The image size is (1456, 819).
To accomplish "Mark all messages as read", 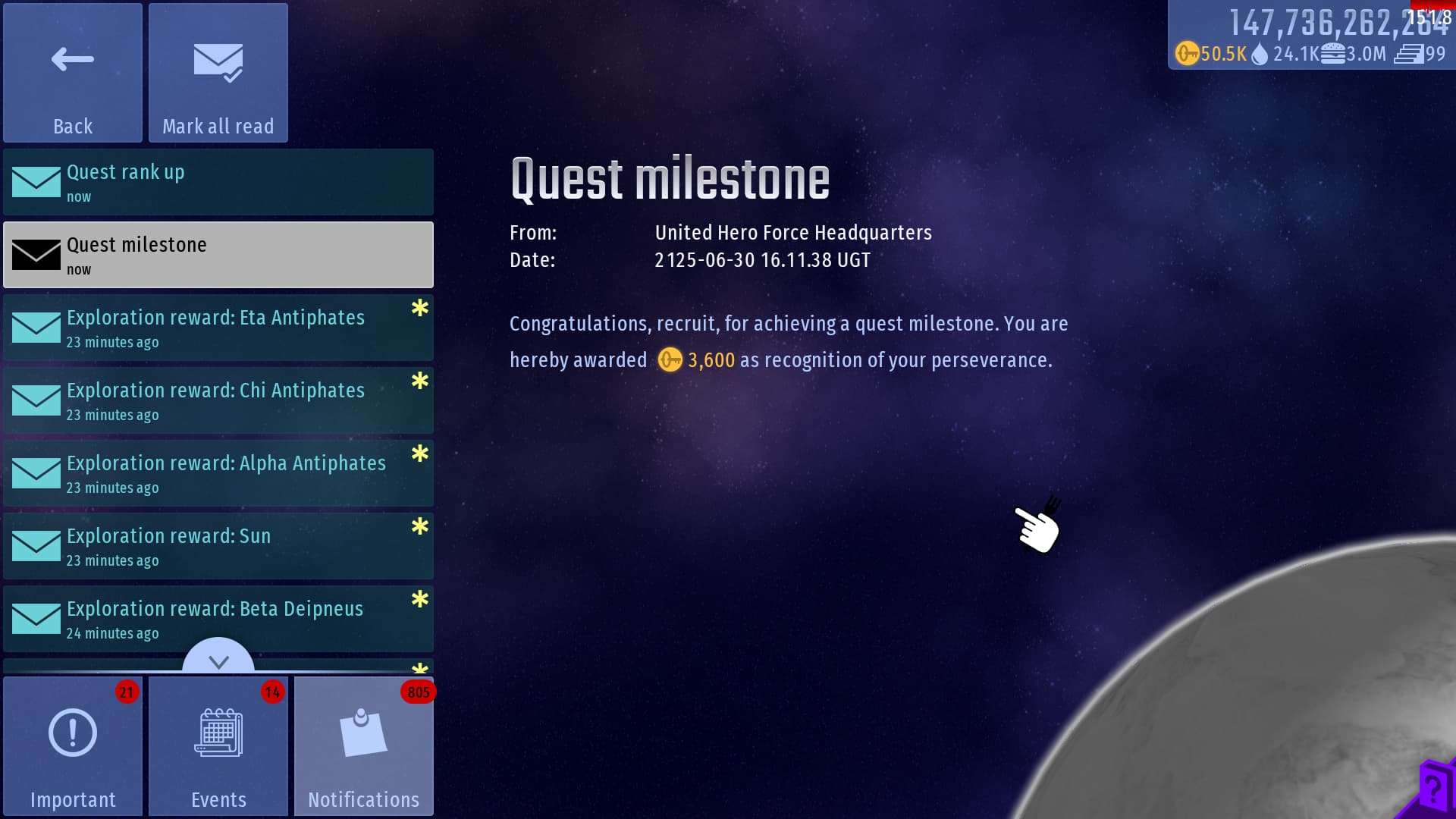I will point(218,73).
